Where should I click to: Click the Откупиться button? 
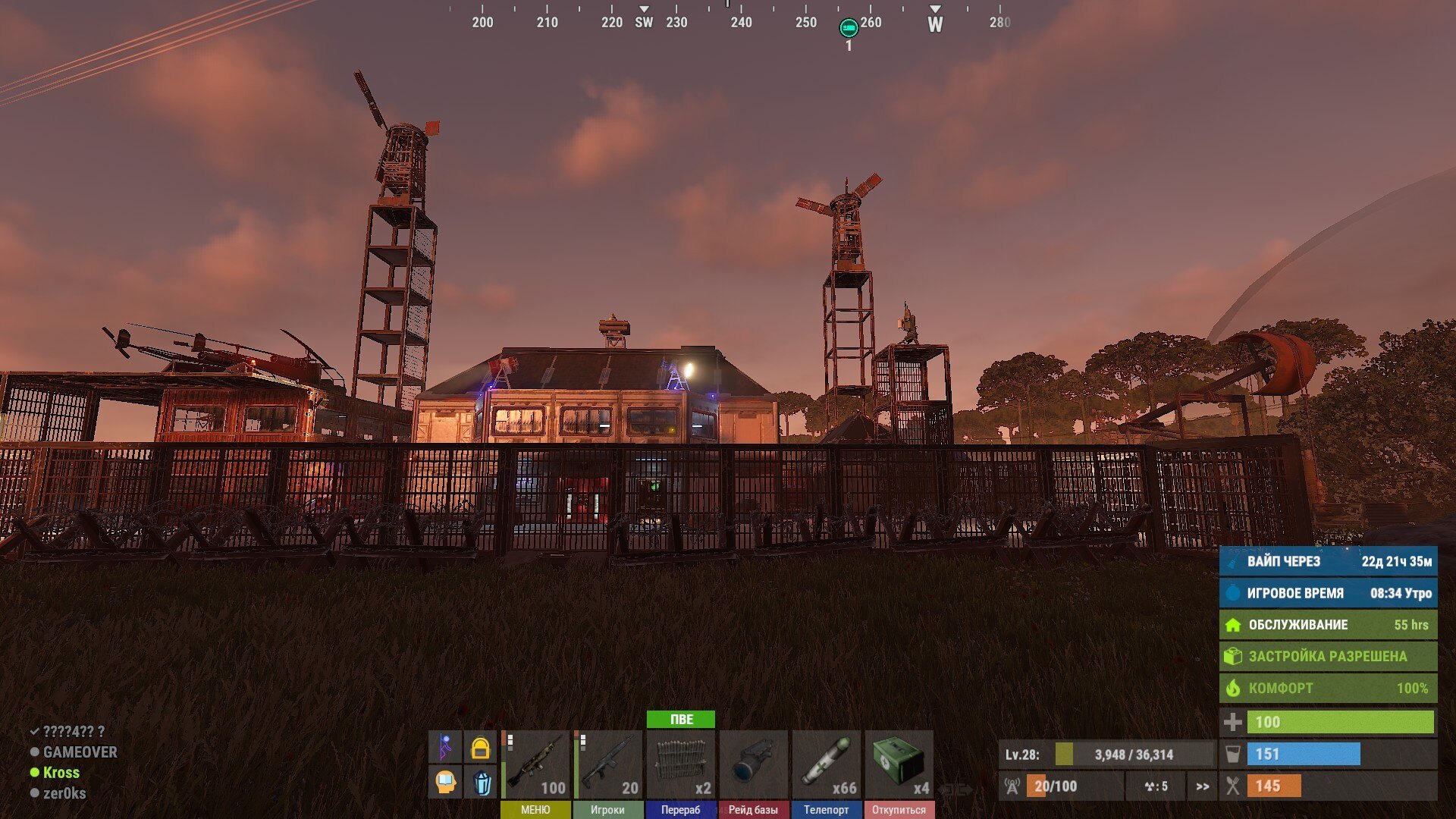899,810
